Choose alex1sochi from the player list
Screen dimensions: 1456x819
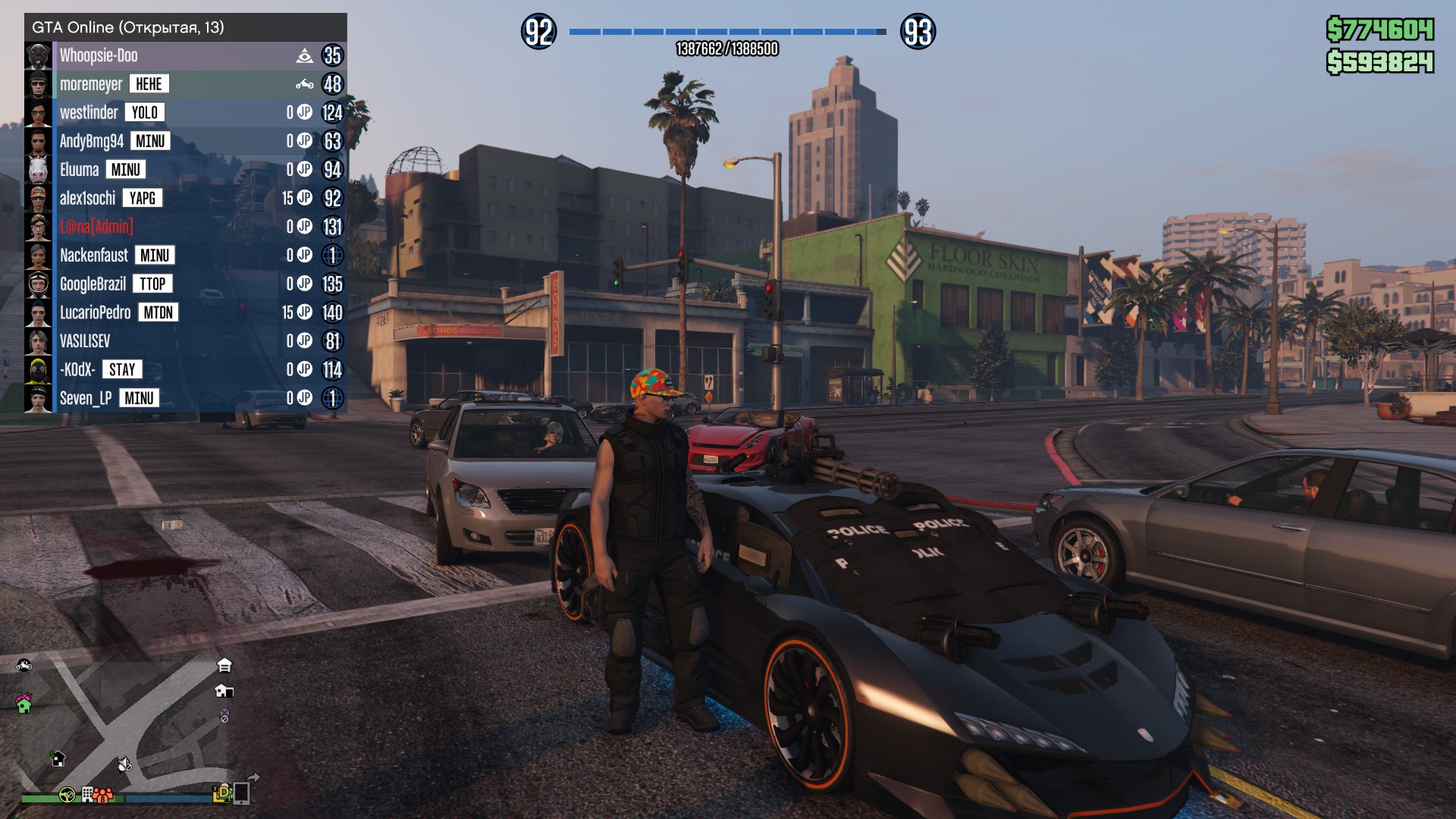point(87,199)
